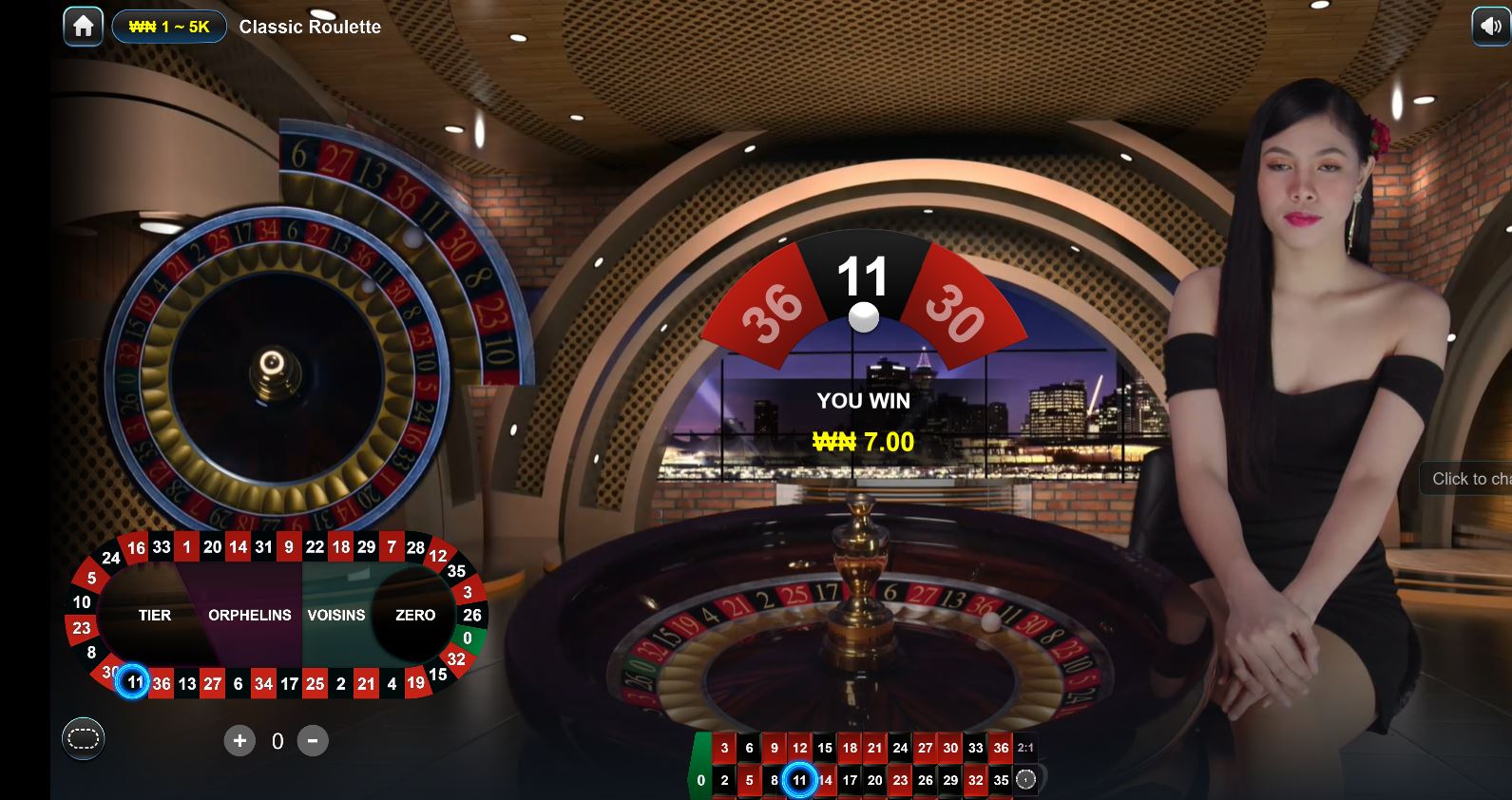Decrease neighbours count with minus button
This screenshot has width=1512, height=800.
pyautogui.click(x=313, y=740)
